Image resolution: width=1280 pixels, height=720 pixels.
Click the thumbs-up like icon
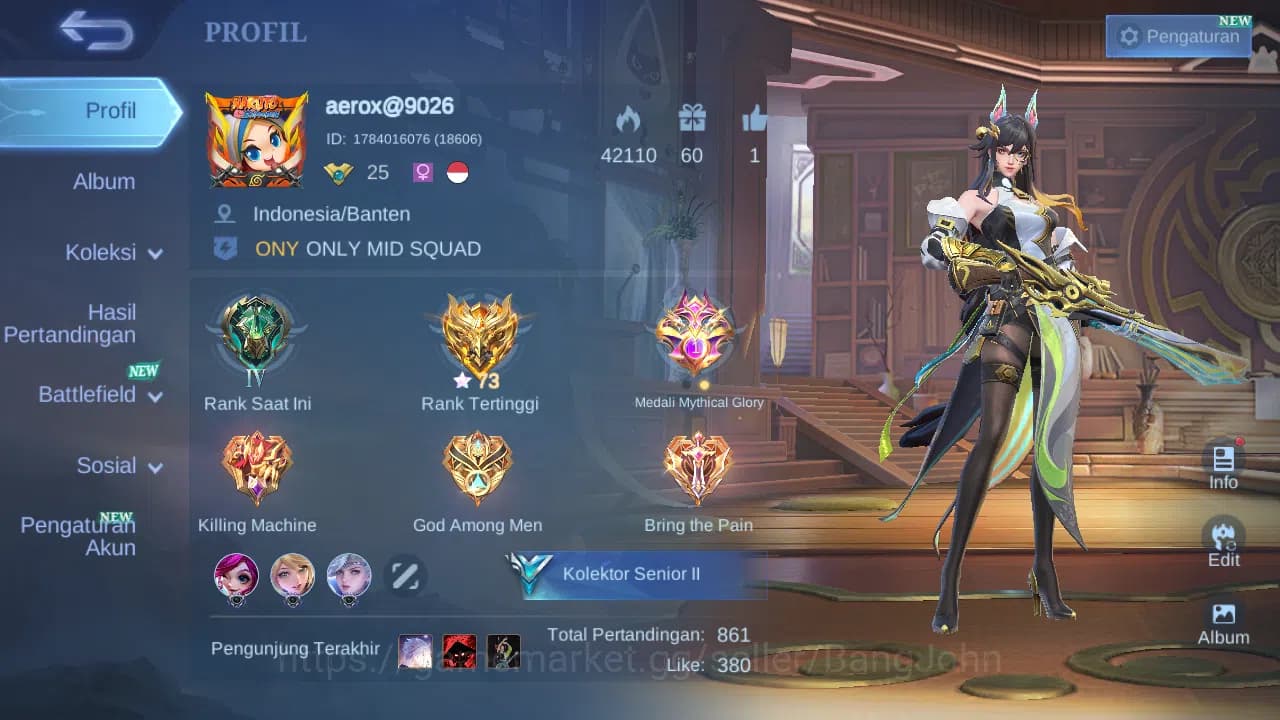pyautogui.click(x=755, y=120)
